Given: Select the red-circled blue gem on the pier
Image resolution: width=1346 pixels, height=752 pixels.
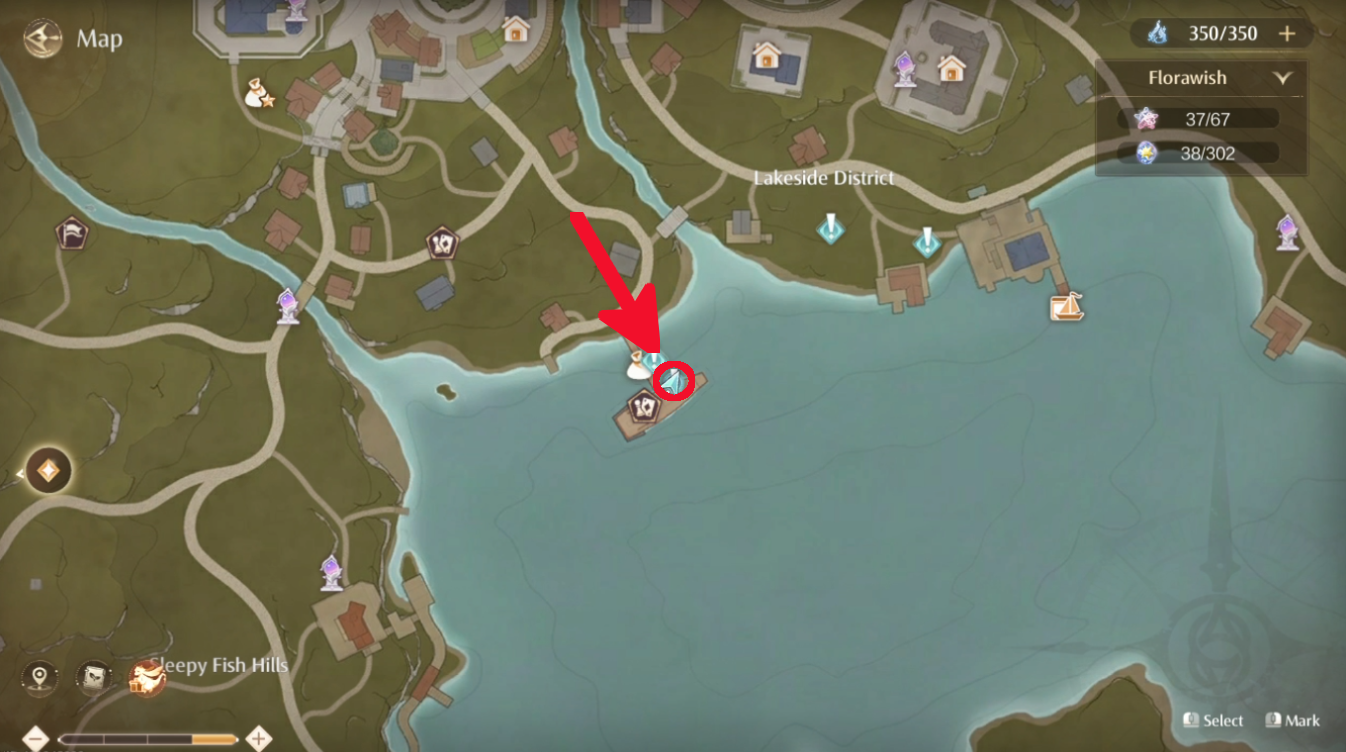Looking at the screenshot, I should coord(674,379).
